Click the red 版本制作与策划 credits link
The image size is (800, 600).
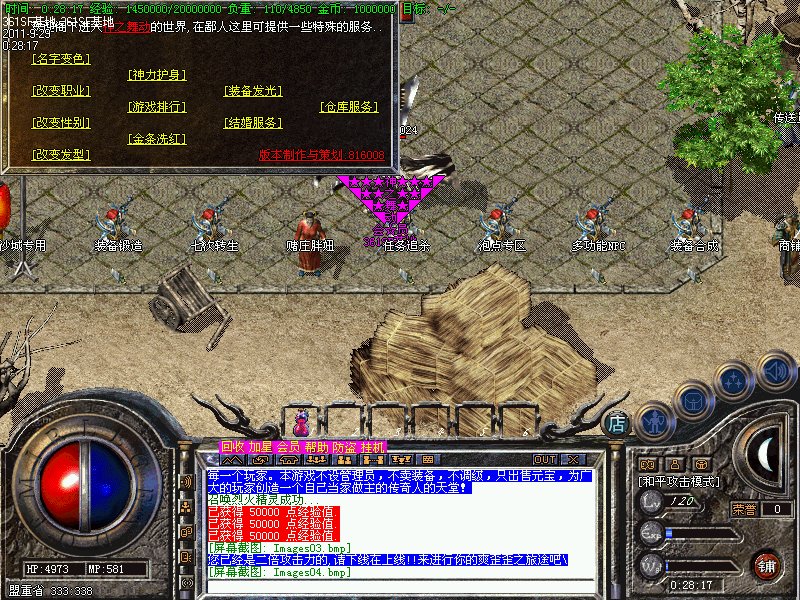point(321,155)
